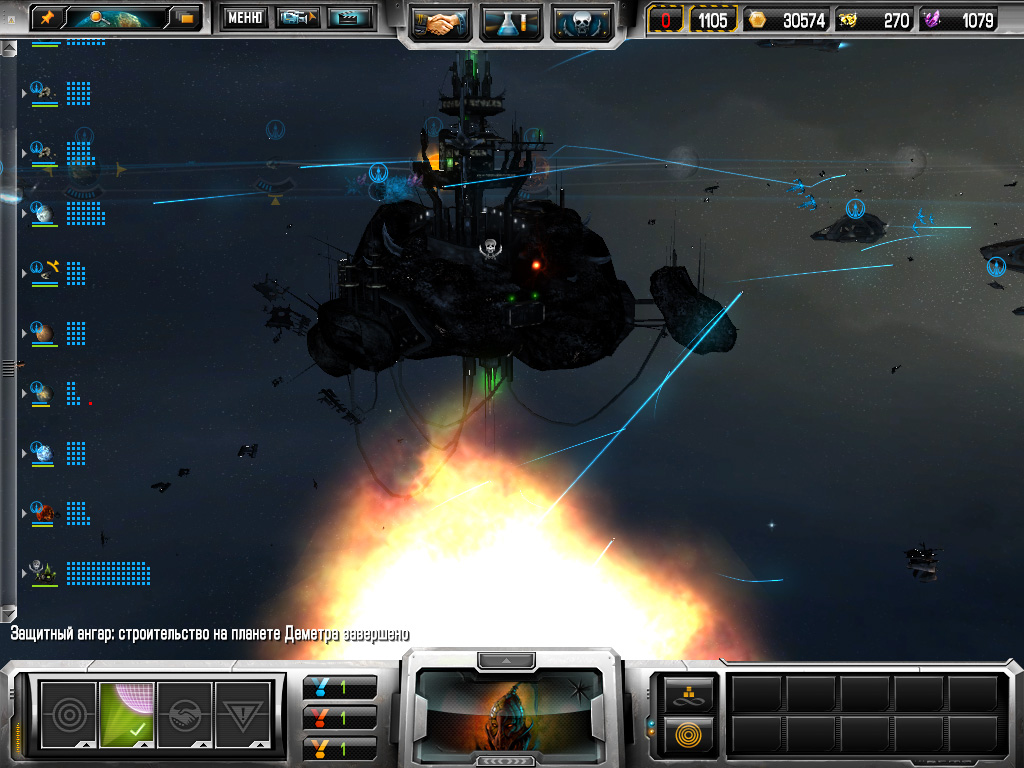The image size is (1024, 768).
Task: Click the orange medal row
Action: [x=340, y=748]
